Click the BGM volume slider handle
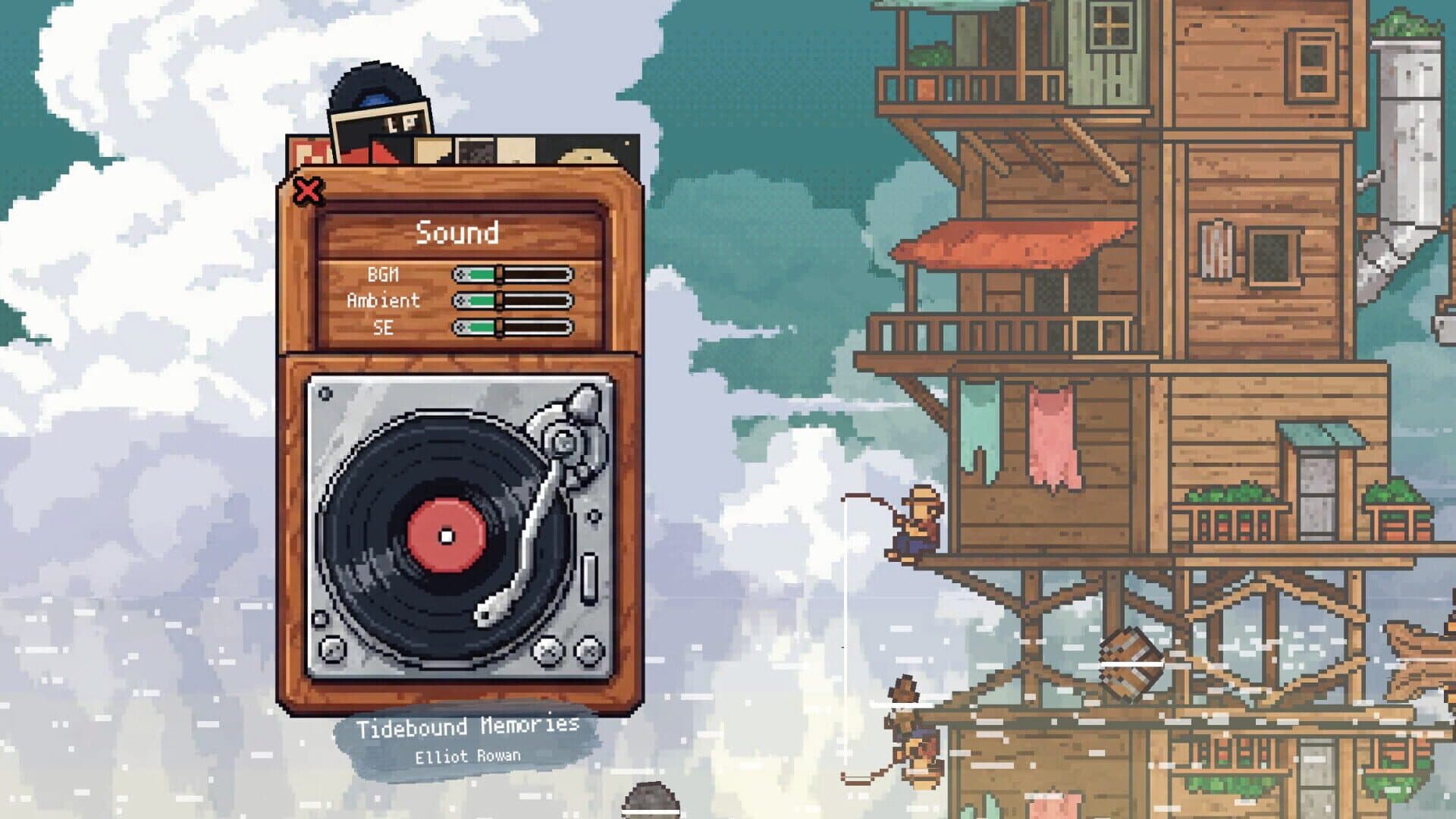The image size is (1456, 819). [x=499, y=275]
